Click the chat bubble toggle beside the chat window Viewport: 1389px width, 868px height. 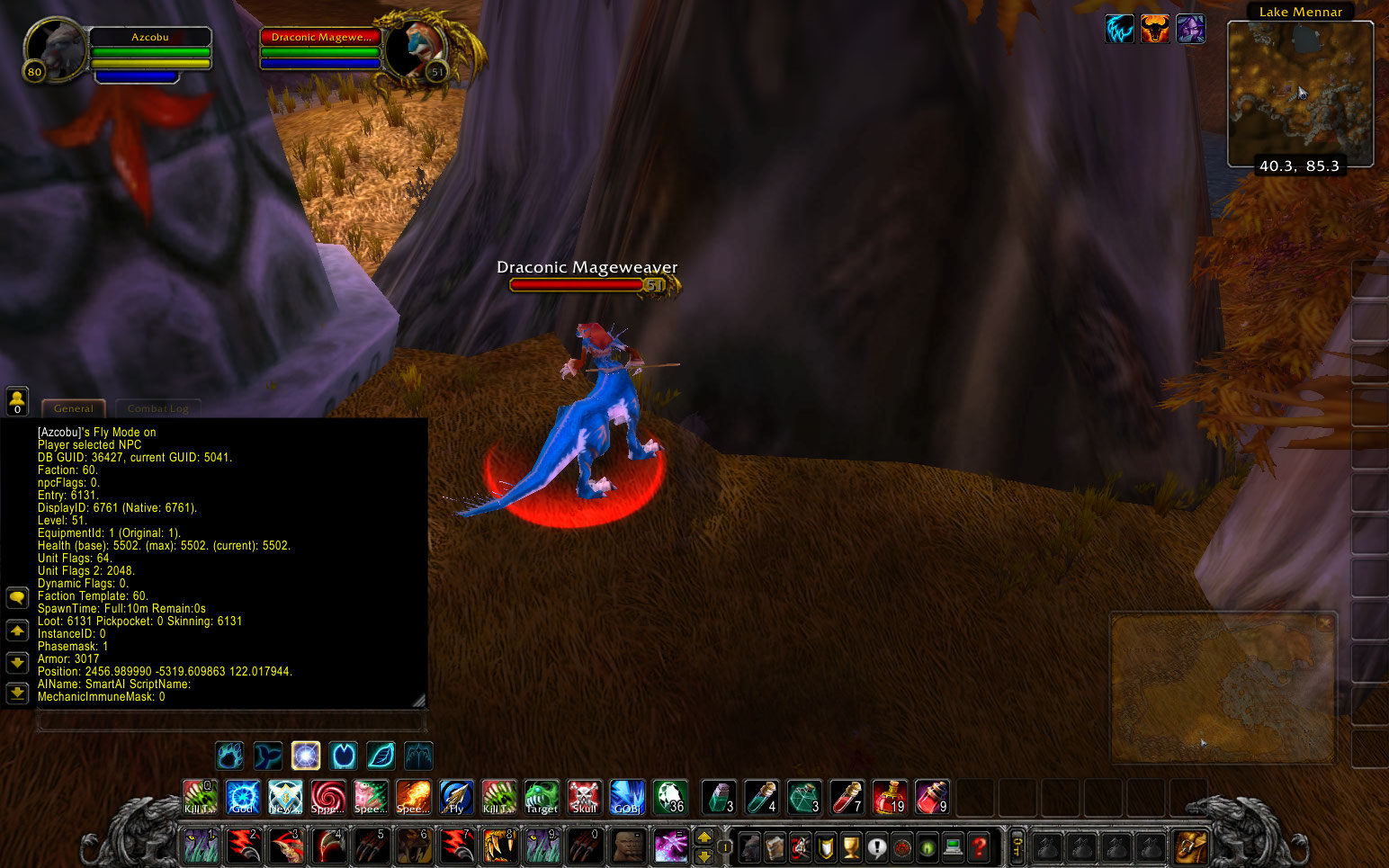tap(17, 597)
